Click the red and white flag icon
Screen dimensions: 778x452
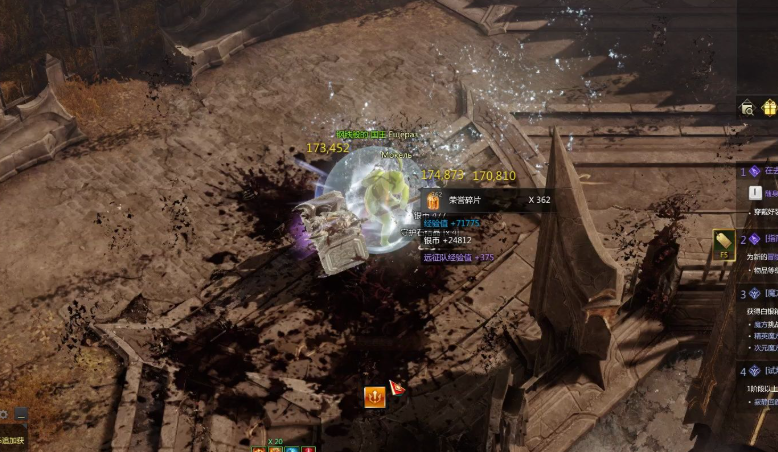[x=397, y=387]
